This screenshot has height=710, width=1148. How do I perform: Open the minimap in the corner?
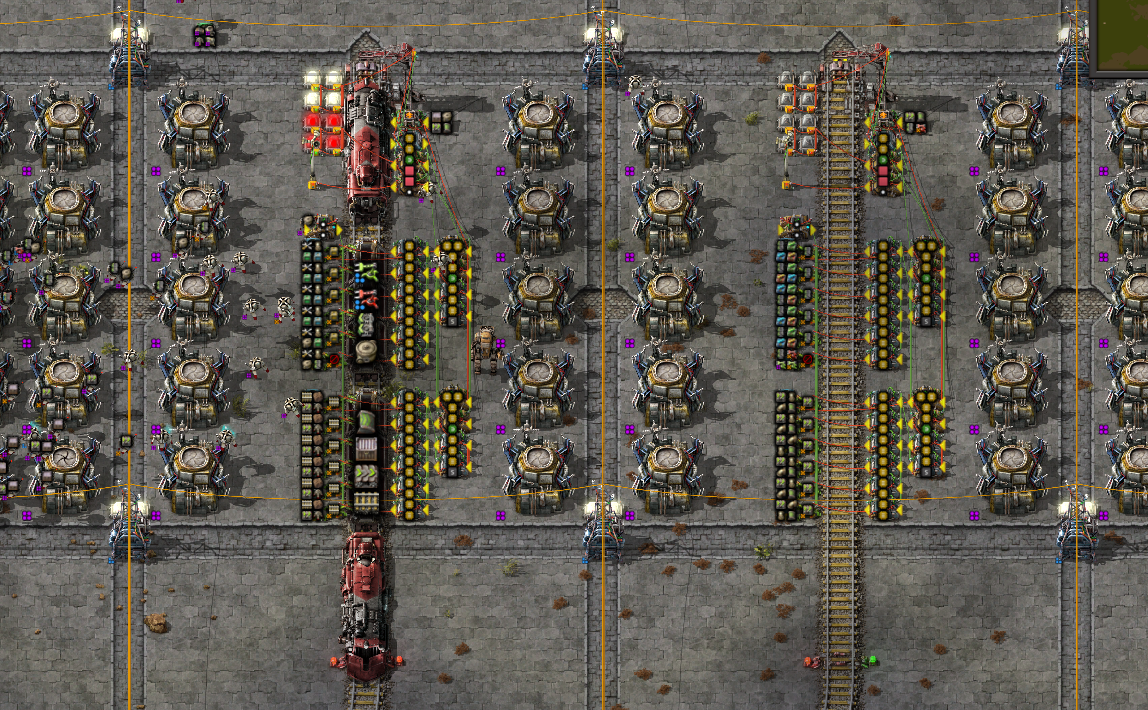[x=1121, y=36]
